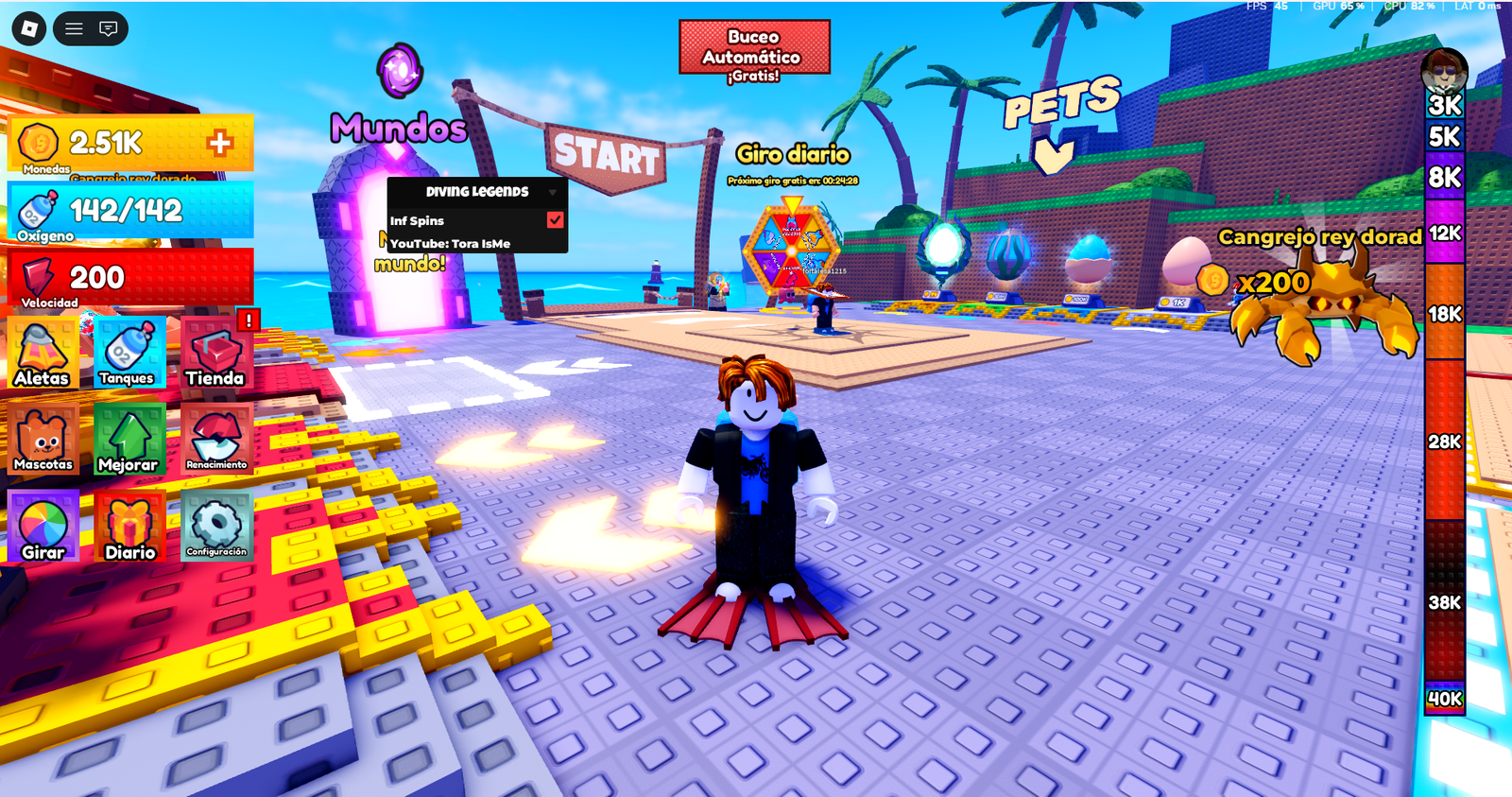1512x797 pixels.
Task: Click the plus to buy Monedas
Action: coord(221,145)
